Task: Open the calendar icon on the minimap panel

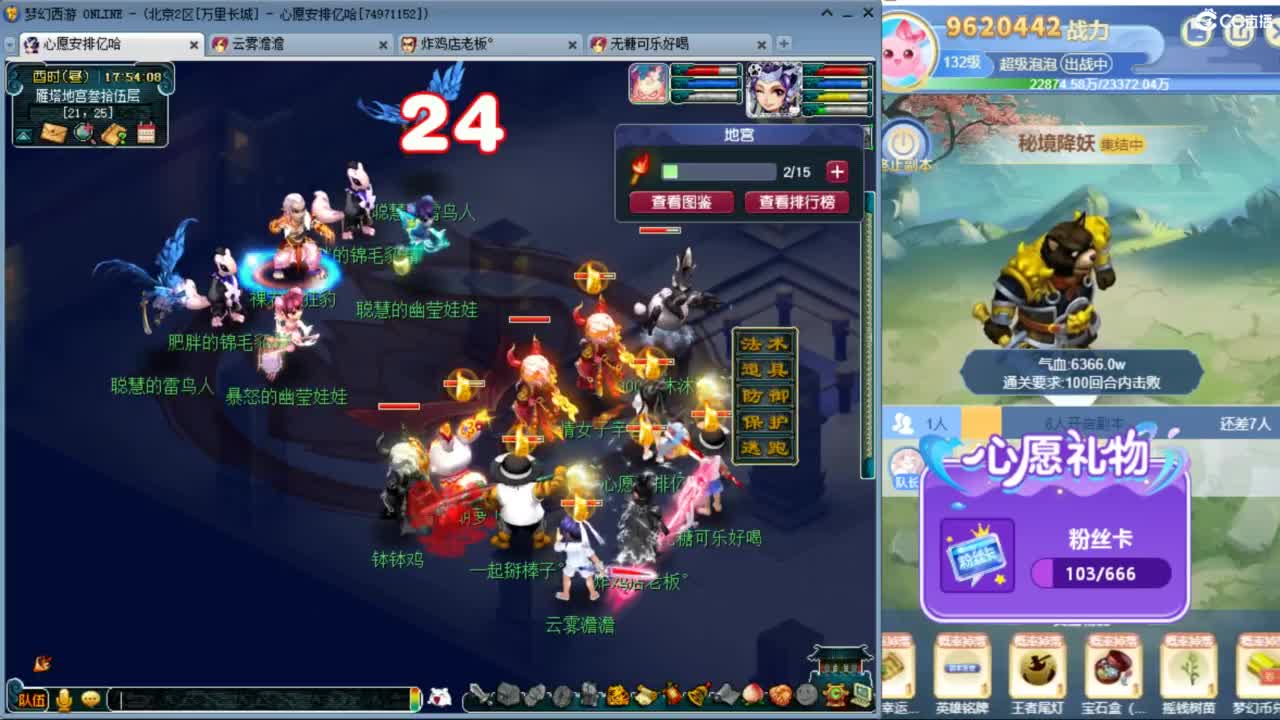Action: (x=145, y=132)
